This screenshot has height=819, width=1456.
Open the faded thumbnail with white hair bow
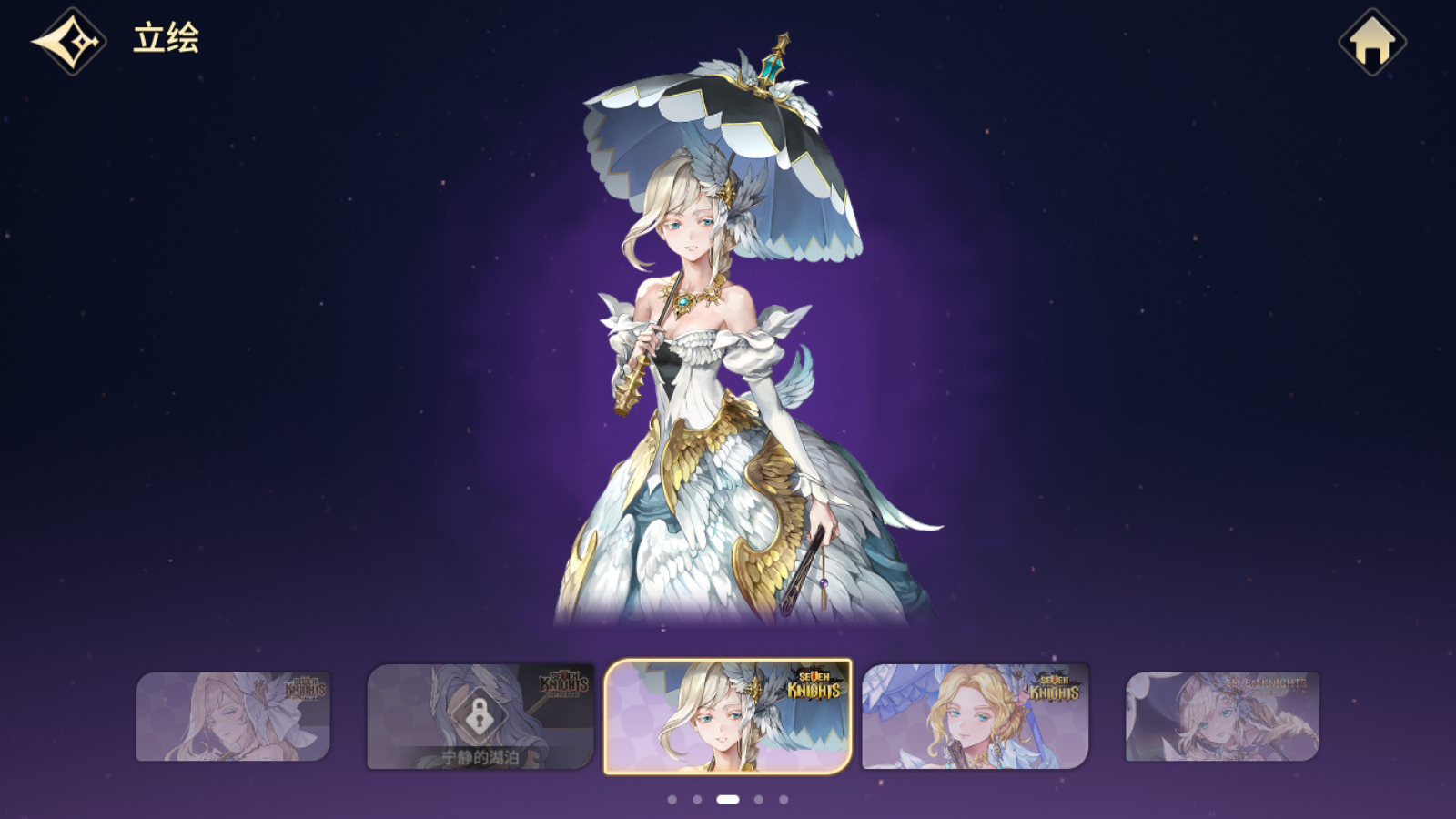(233, 717)
